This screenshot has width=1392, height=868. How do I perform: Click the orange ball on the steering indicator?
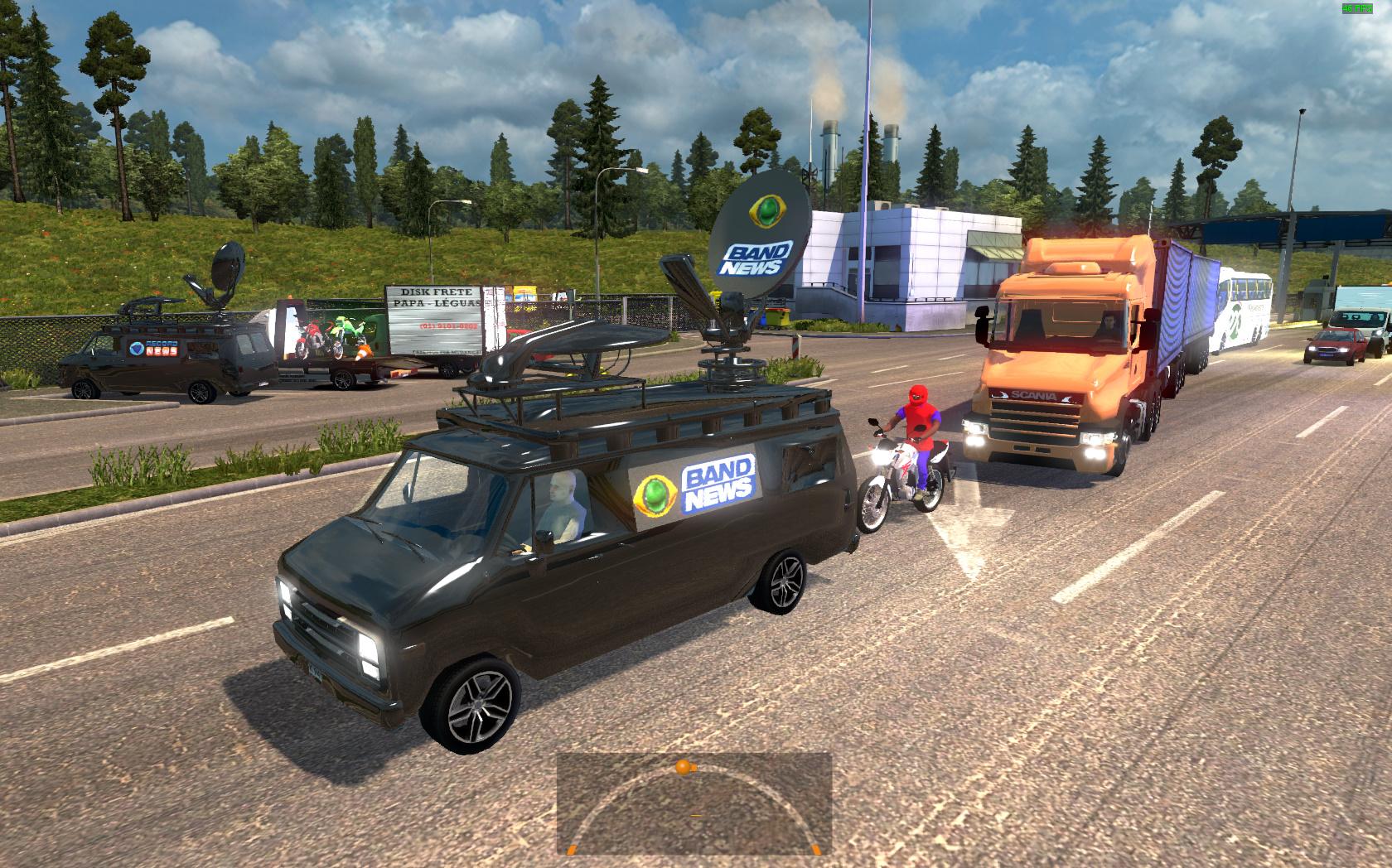pyautogui.click(x=682, y=768)
